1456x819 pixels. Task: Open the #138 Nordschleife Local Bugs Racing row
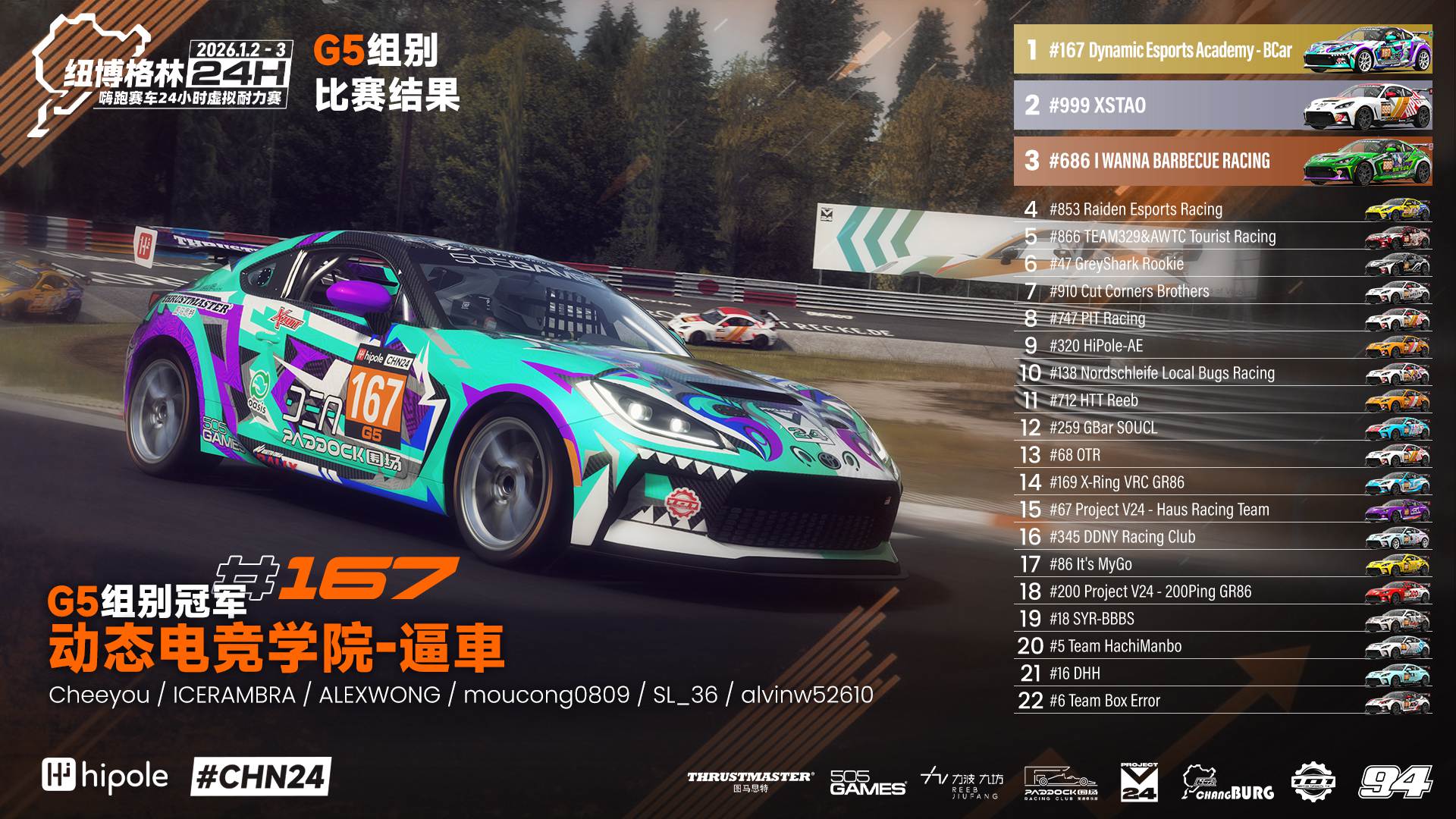1222,373
